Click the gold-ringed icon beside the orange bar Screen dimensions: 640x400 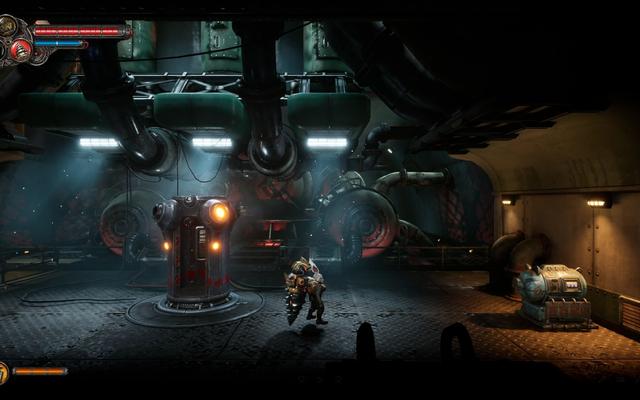point(3,373)
